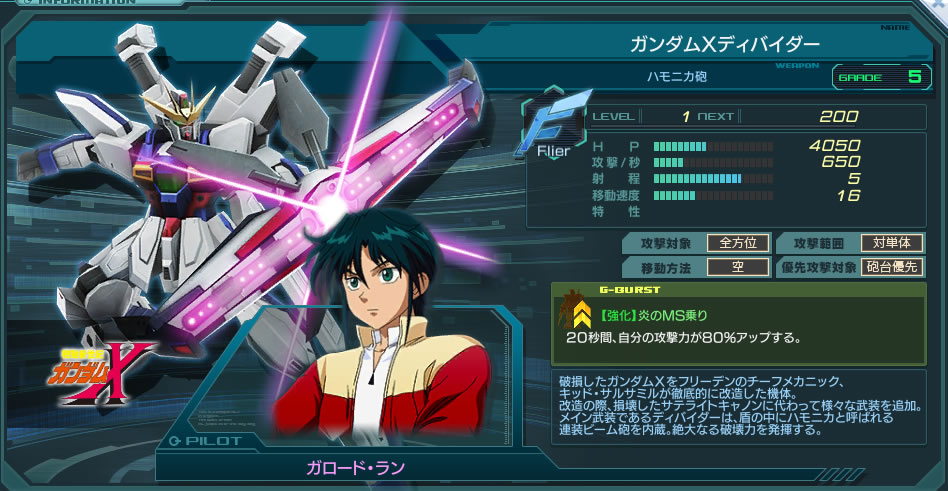The width and height of the screenshot is (948, 491).
Task: Select the 砲台優先 priority target box
Action: (891, 267)
